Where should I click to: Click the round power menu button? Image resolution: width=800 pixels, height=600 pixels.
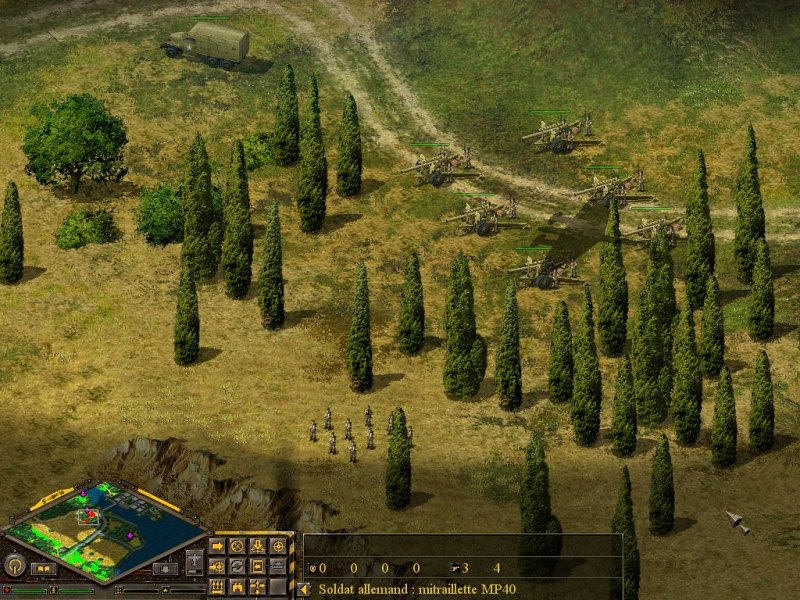(14, 565)
